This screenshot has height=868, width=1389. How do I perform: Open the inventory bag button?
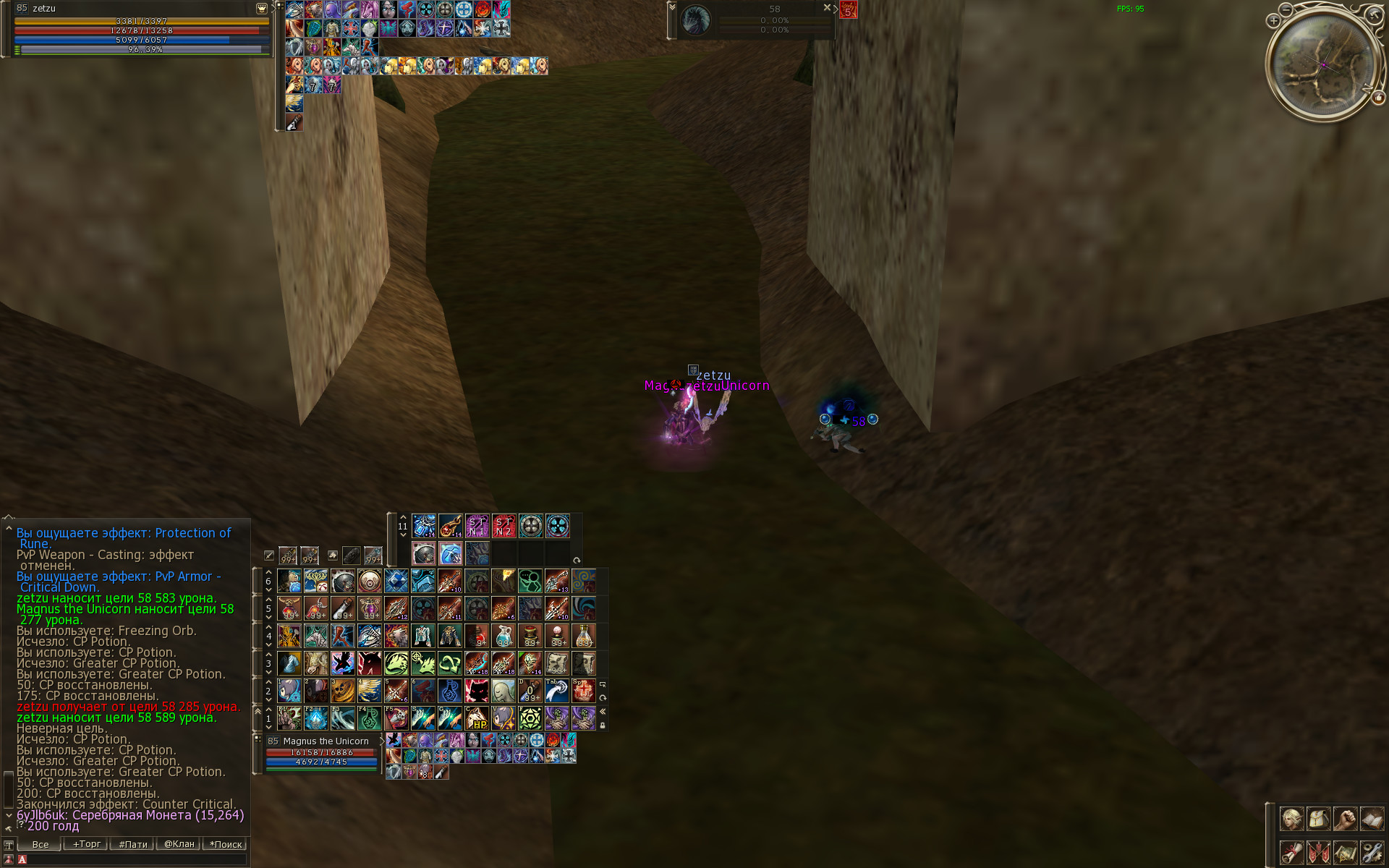1318,819
